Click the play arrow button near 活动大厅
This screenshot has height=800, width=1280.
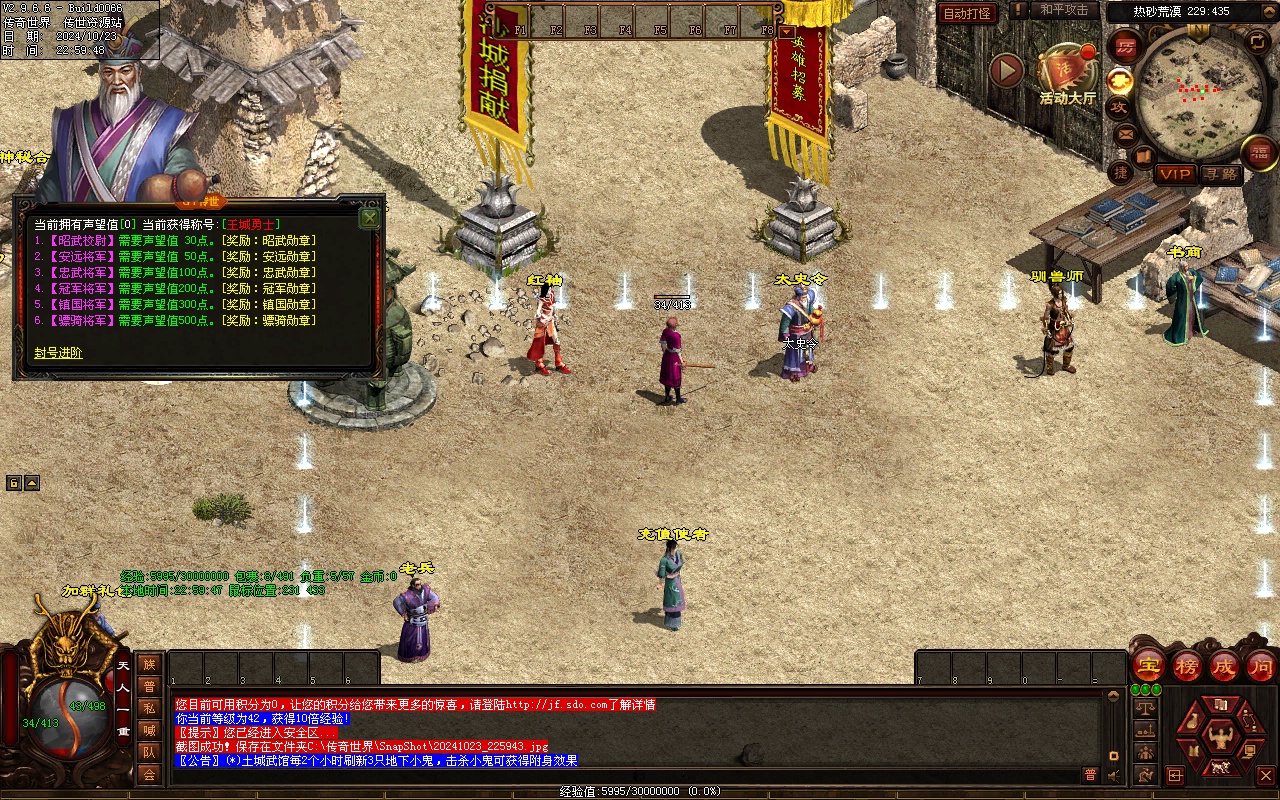pos(1006,70)
